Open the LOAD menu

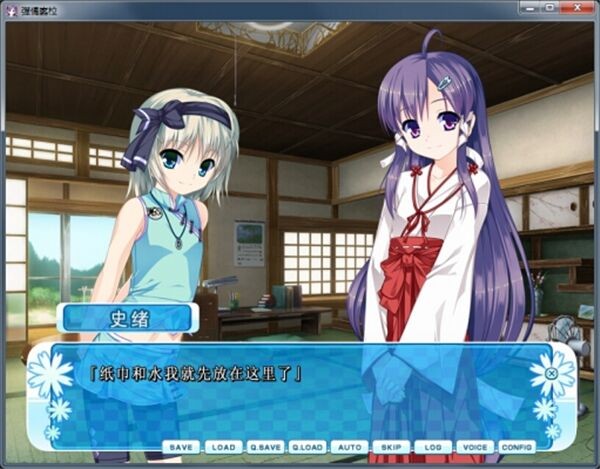click(224, 447)
